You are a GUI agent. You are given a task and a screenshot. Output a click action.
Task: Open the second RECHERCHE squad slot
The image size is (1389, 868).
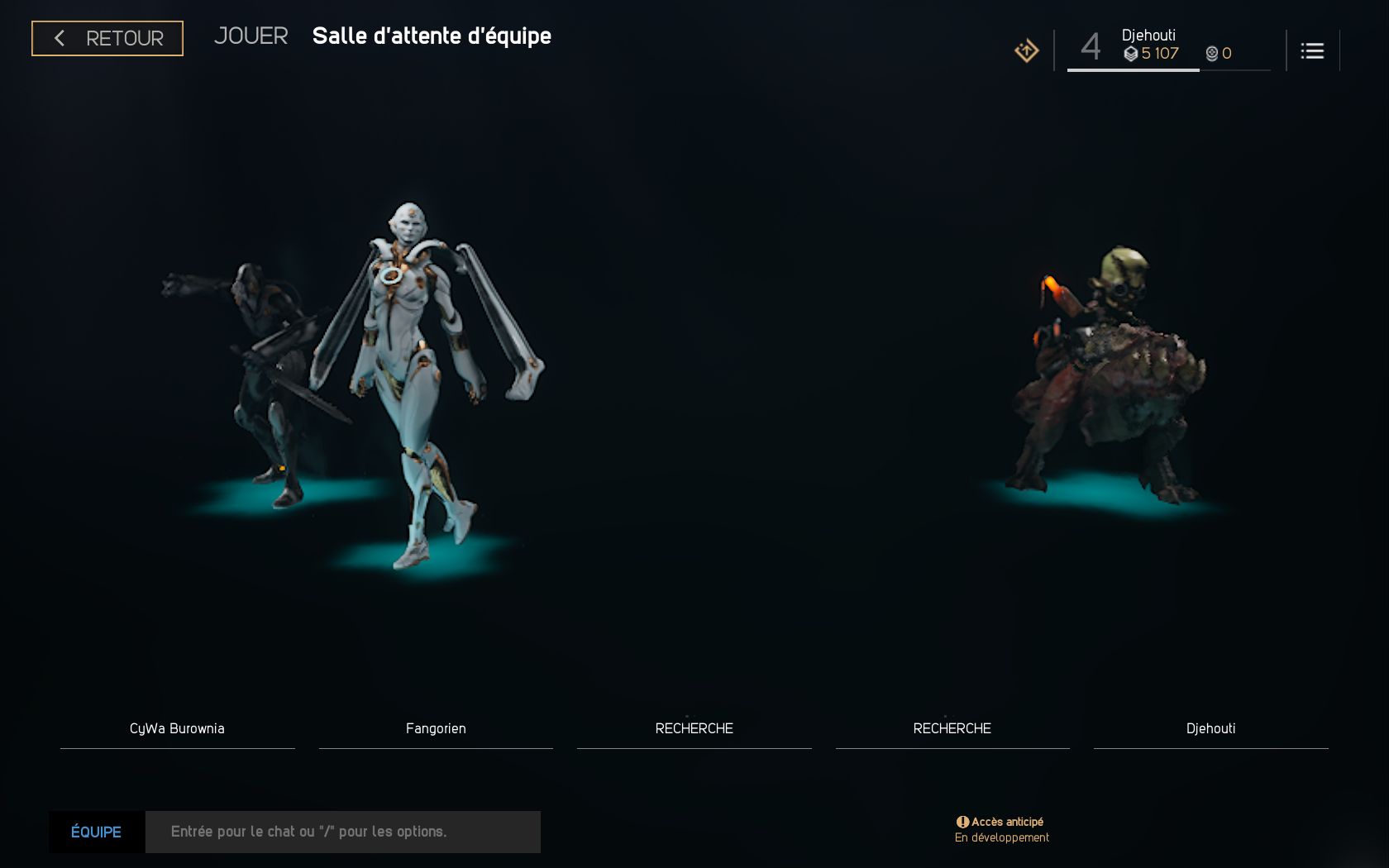(x=952, y=728)
